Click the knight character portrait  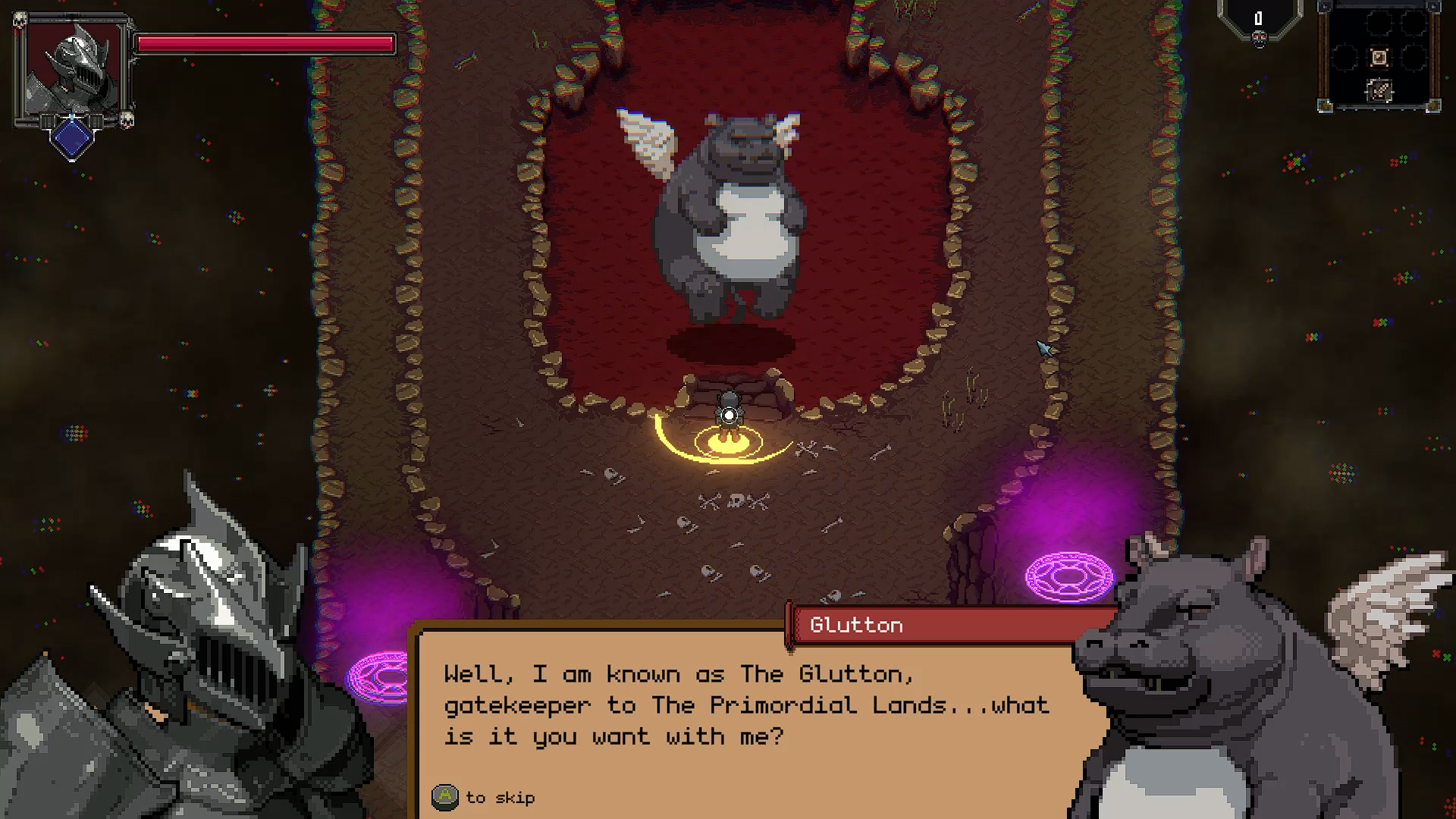74,68
